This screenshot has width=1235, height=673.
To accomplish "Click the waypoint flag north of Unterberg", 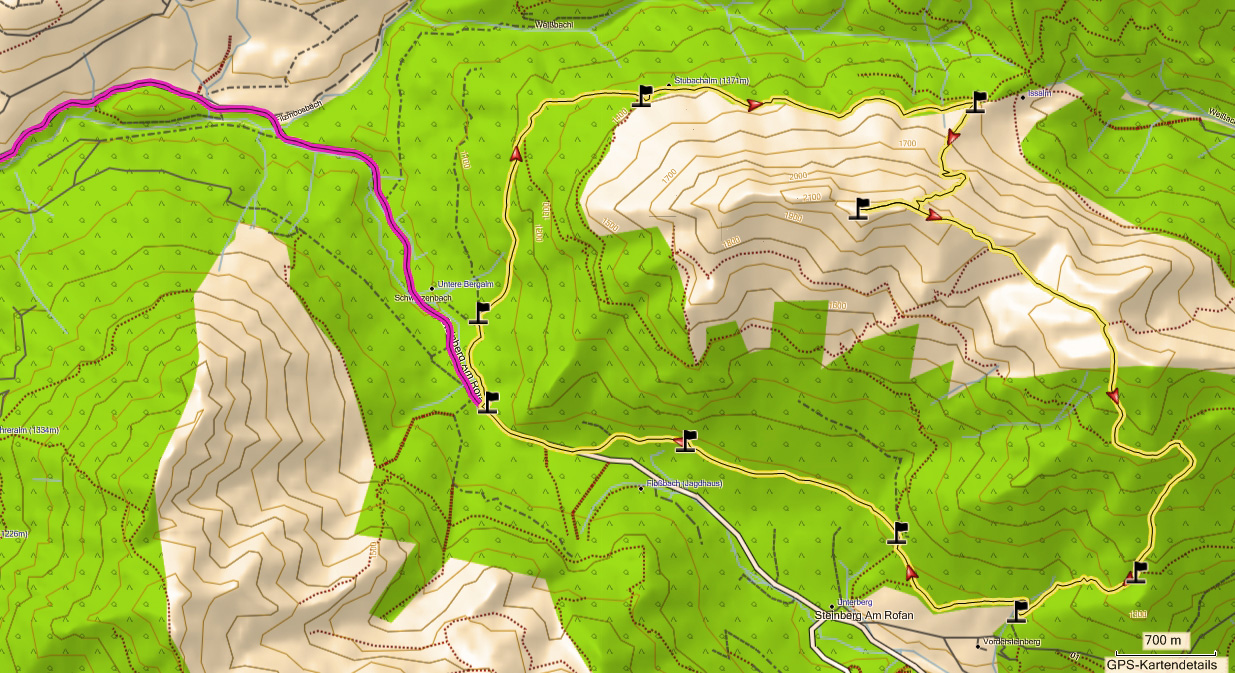I will pos(897,533).
